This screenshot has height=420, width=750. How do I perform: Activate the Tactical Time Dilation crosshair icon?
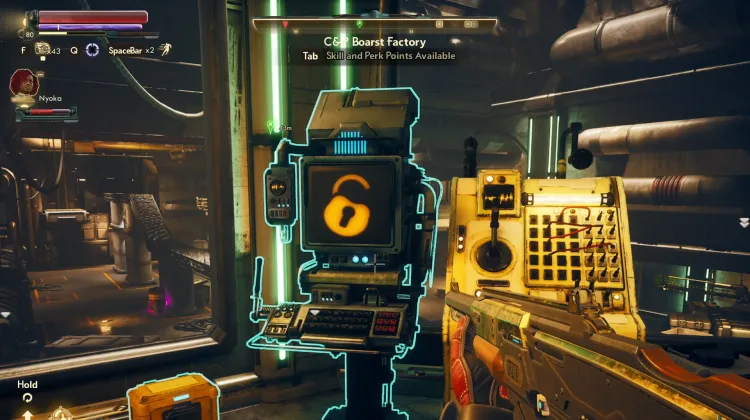click(92, 49)
